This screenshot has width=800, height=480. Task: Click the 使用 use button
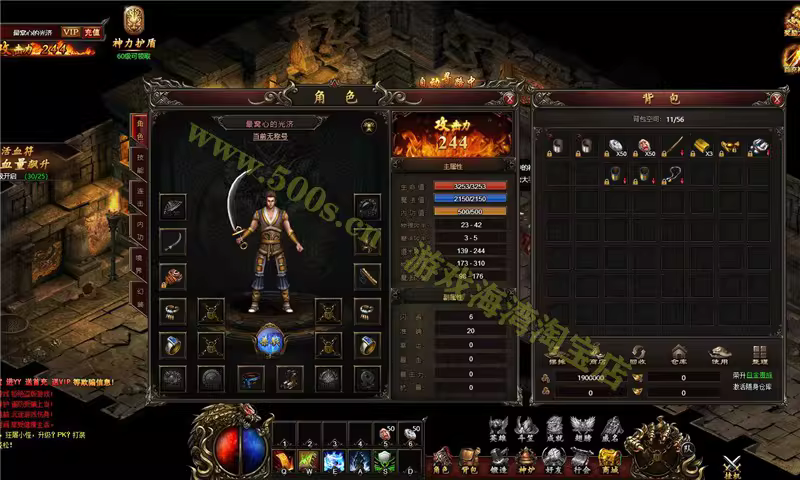pyautogui.click(x=717, y=355)
